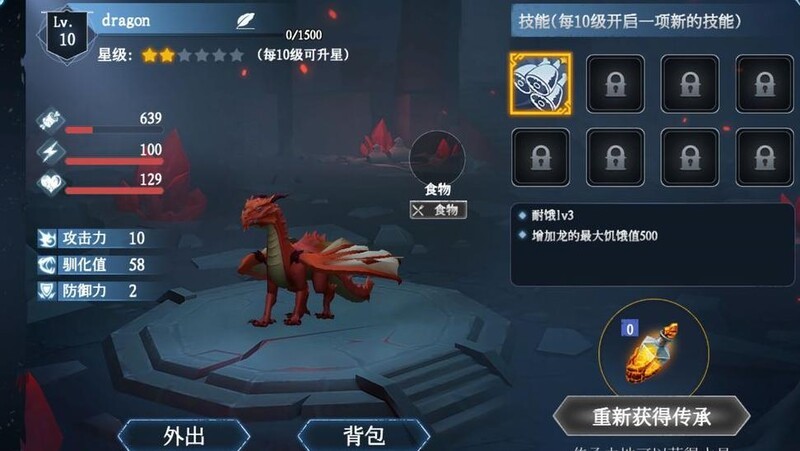Click the 食物 food button

tap(439, 210)
